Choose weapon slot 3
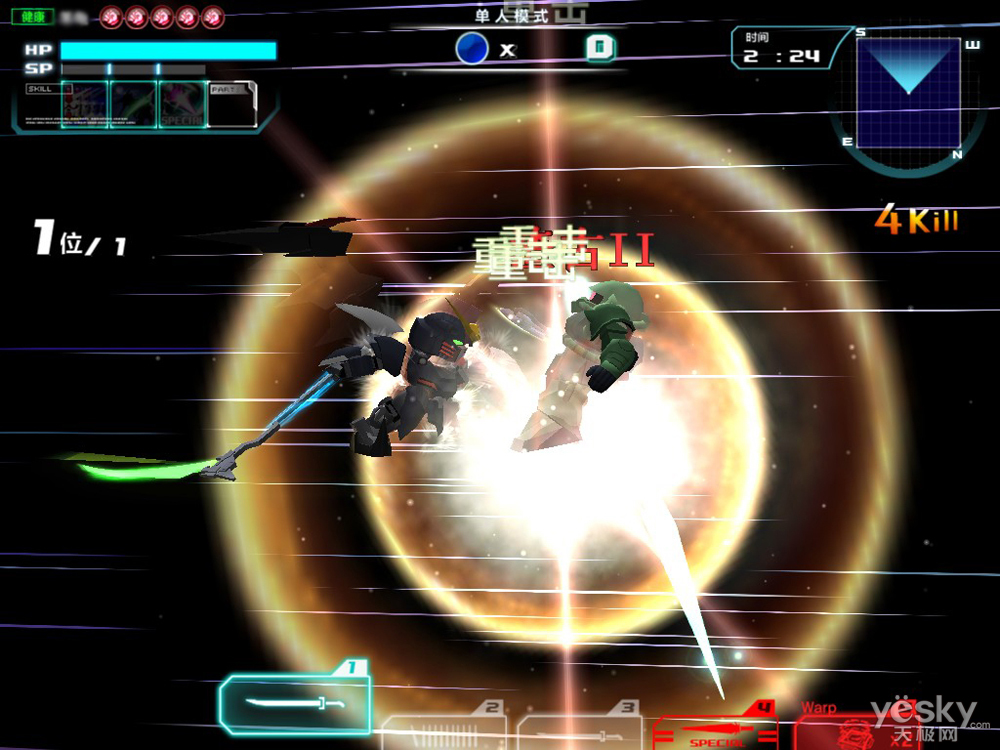The image size is (1000, 750). coord(580,728)
